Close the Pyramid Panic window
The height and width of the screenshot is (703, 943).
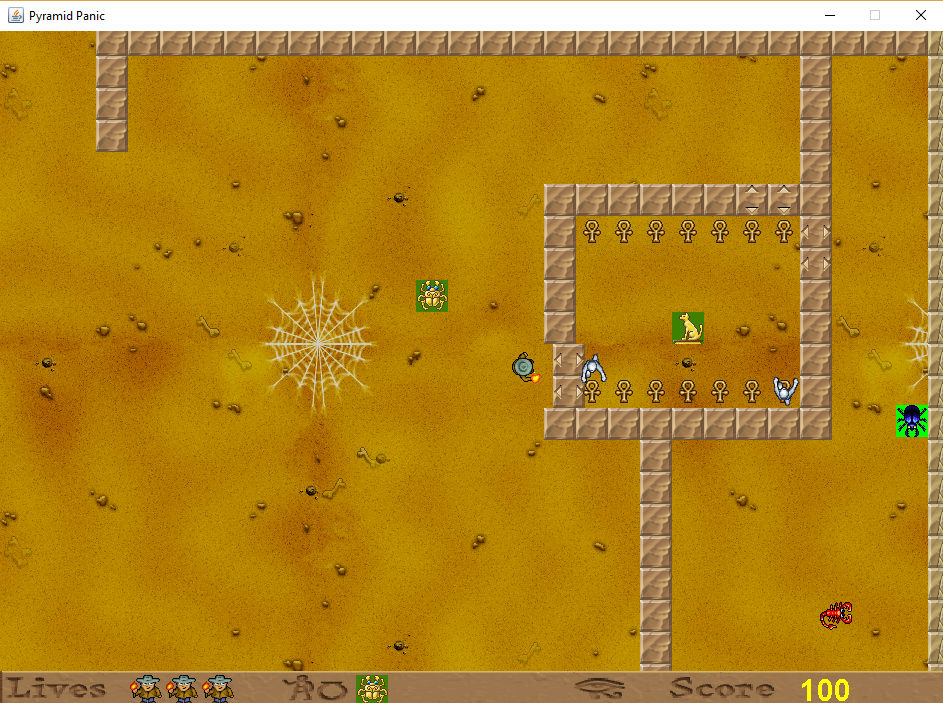[x=920, y=15]
